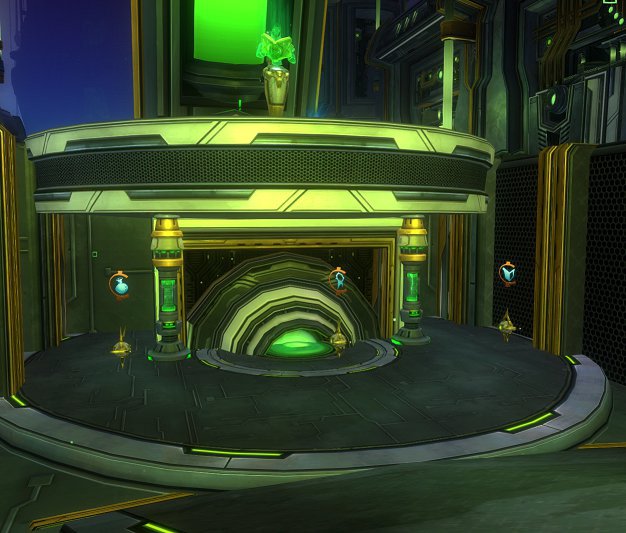Click the flask vendor marker icon
The width and height of the screenshot is (626, 533).
click(x=122, y=285)
